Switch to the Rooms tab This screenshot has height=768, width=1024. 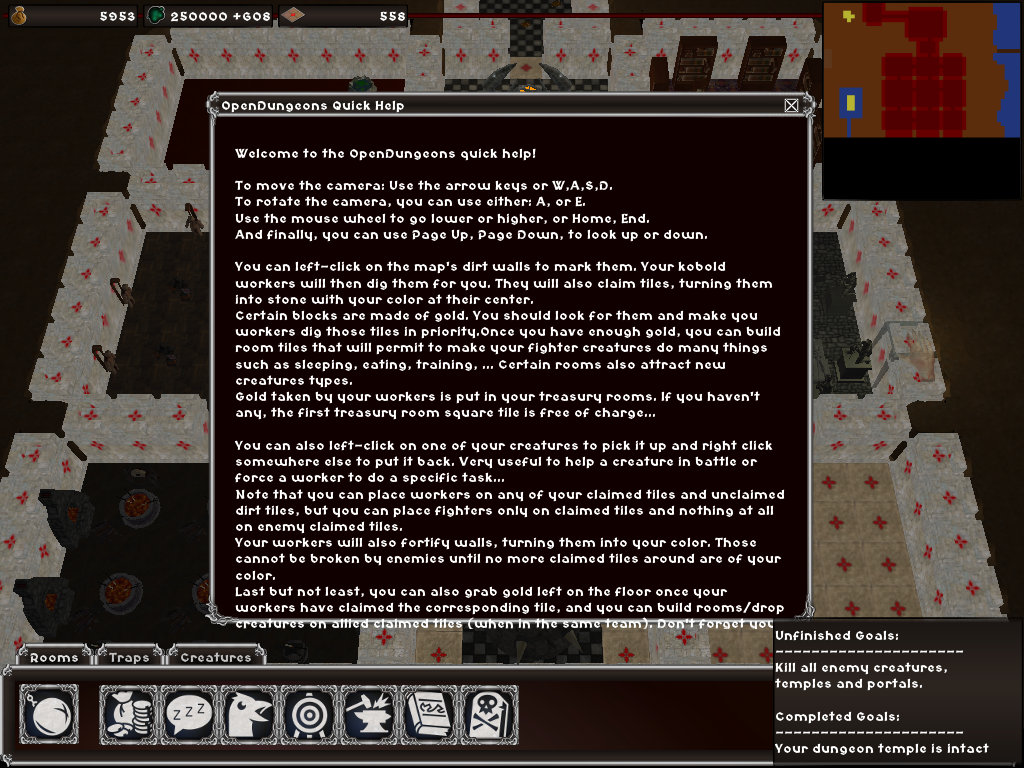[54, 657]
